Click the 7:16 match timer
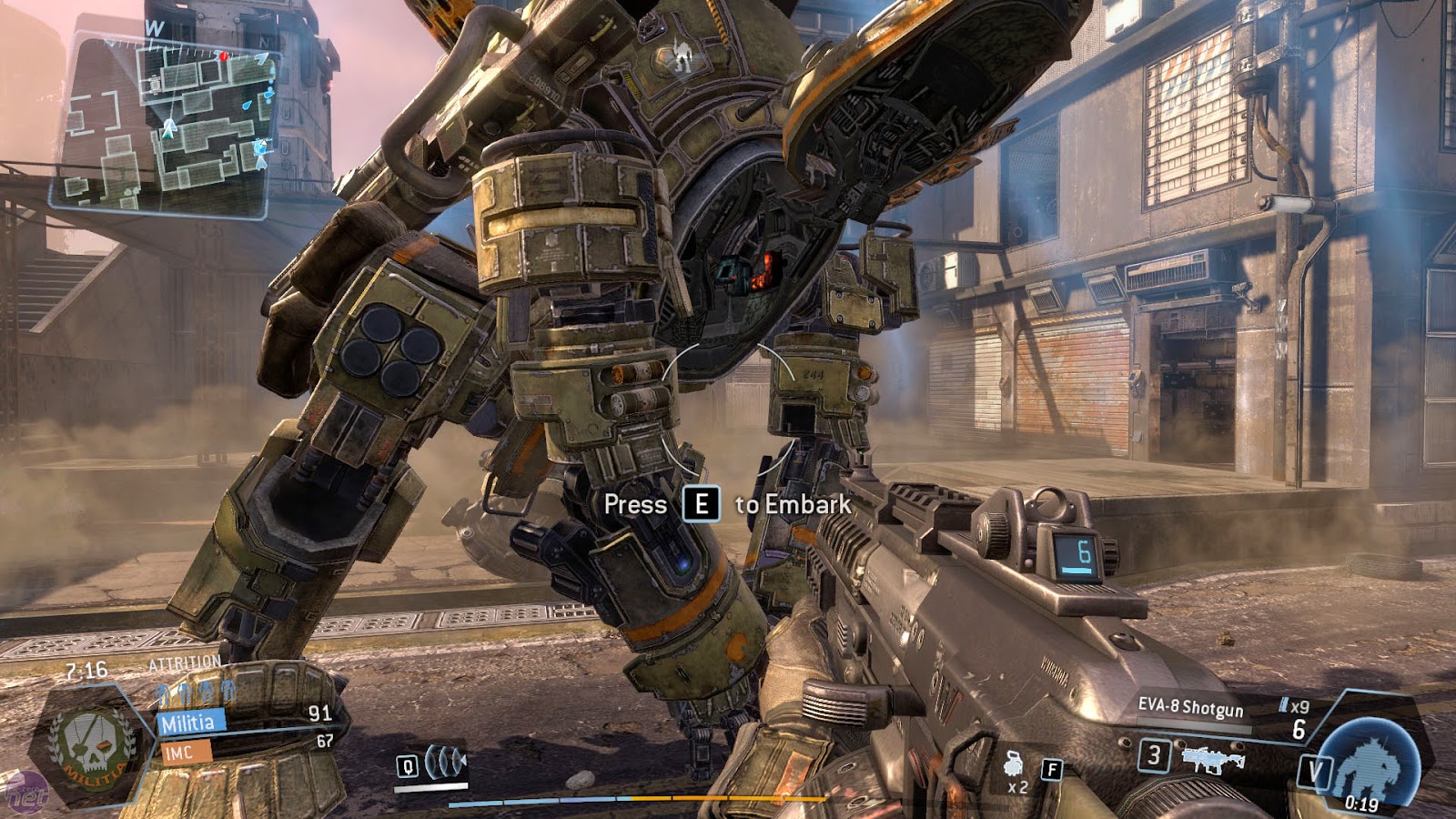The width and height of the screenshot is (1456, 819). pos(86,670)
